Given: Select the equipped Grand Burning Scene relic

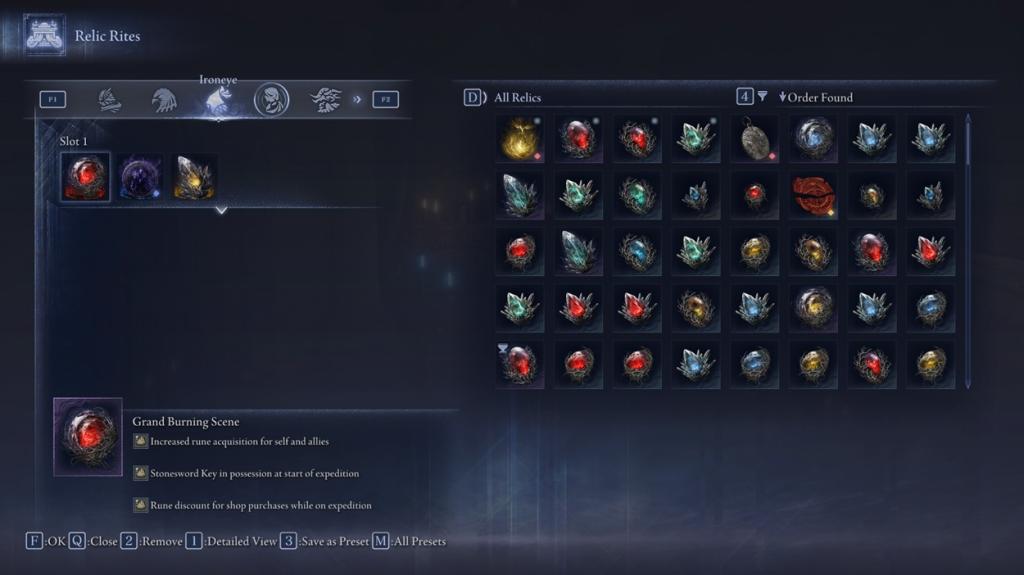Looking at the screenshot, I should 85,177.
